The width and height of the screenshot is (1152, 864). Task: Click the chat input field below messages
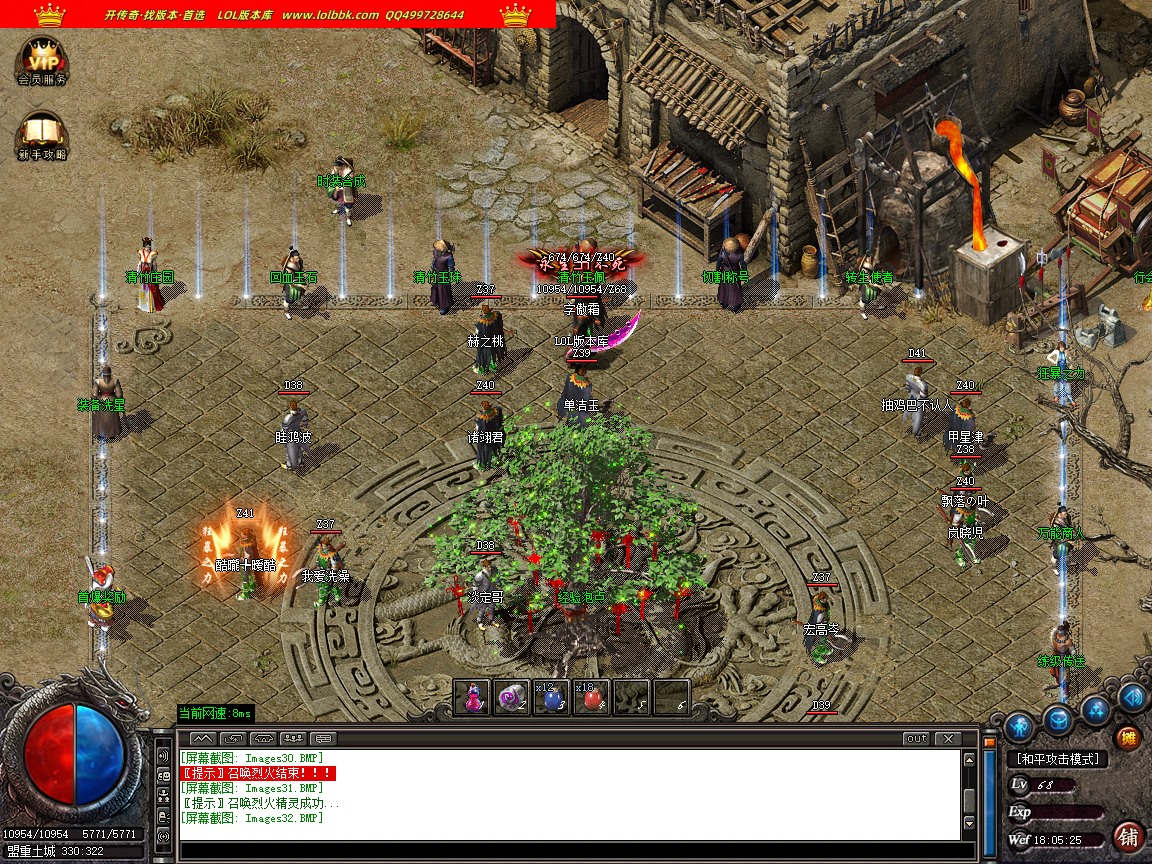pyautogui.click(x=570, y=851)
